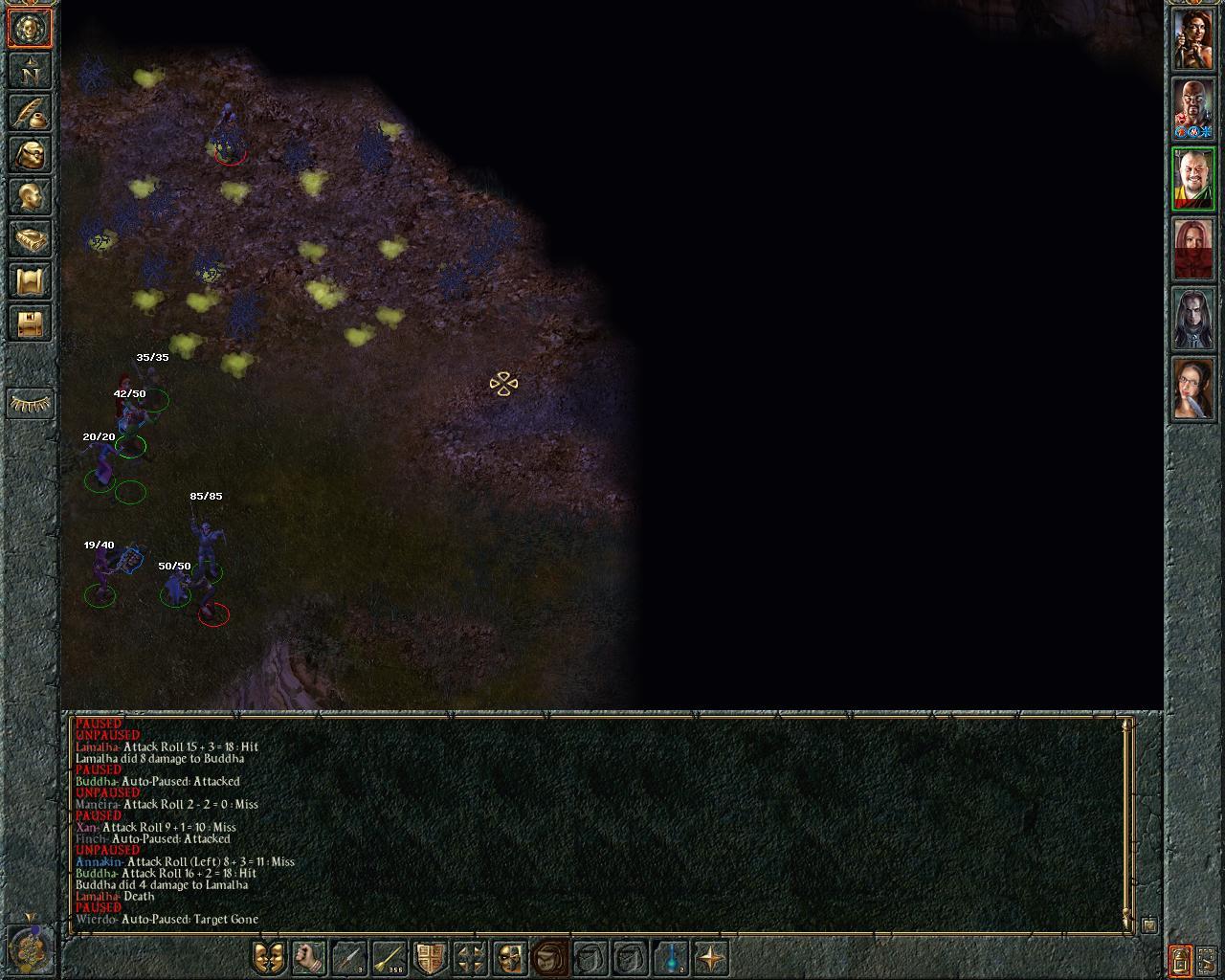Use the blue potion quick item

point(672,957)
